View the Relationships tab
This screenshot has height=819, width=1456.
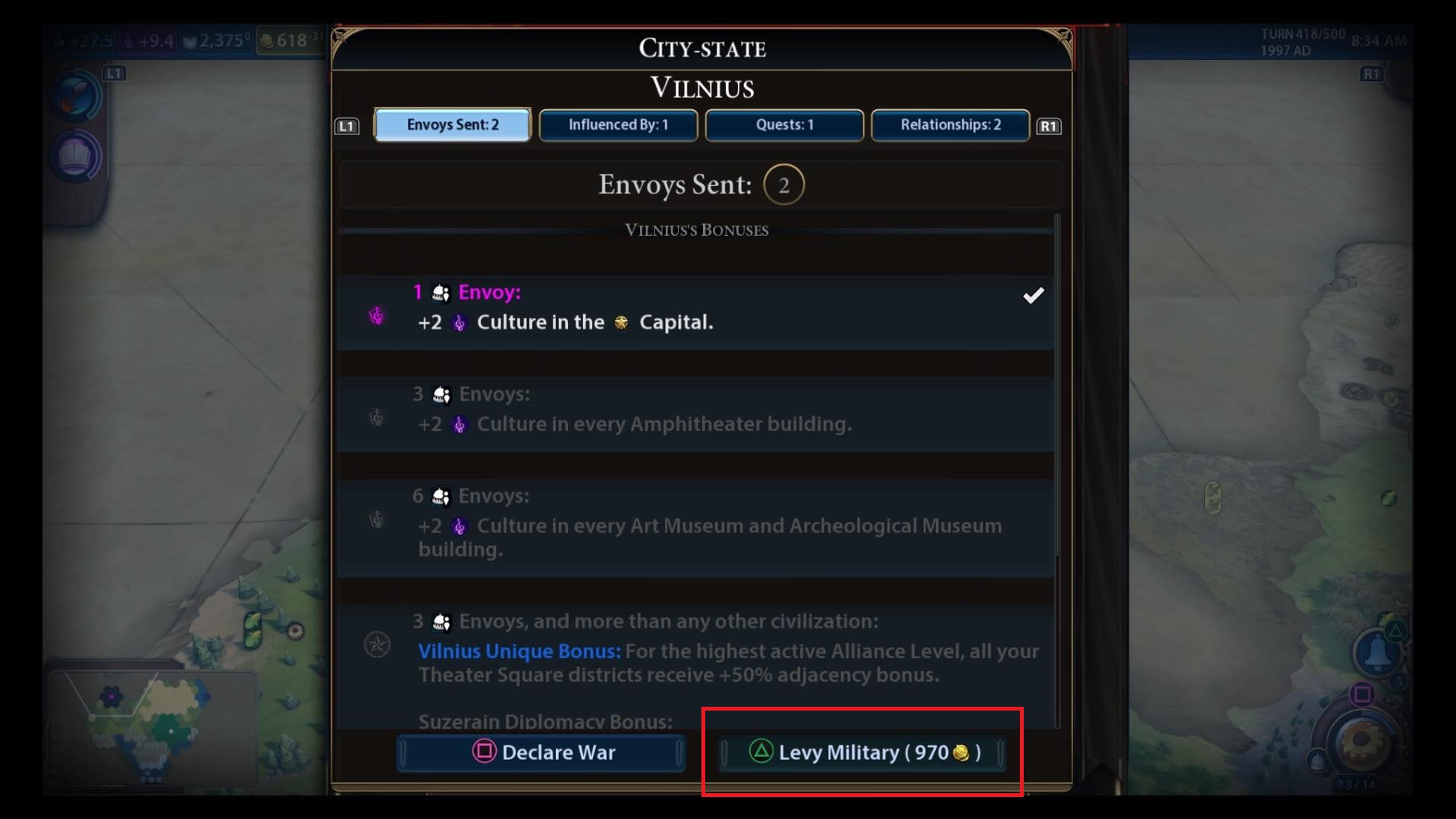click(949, 125)
